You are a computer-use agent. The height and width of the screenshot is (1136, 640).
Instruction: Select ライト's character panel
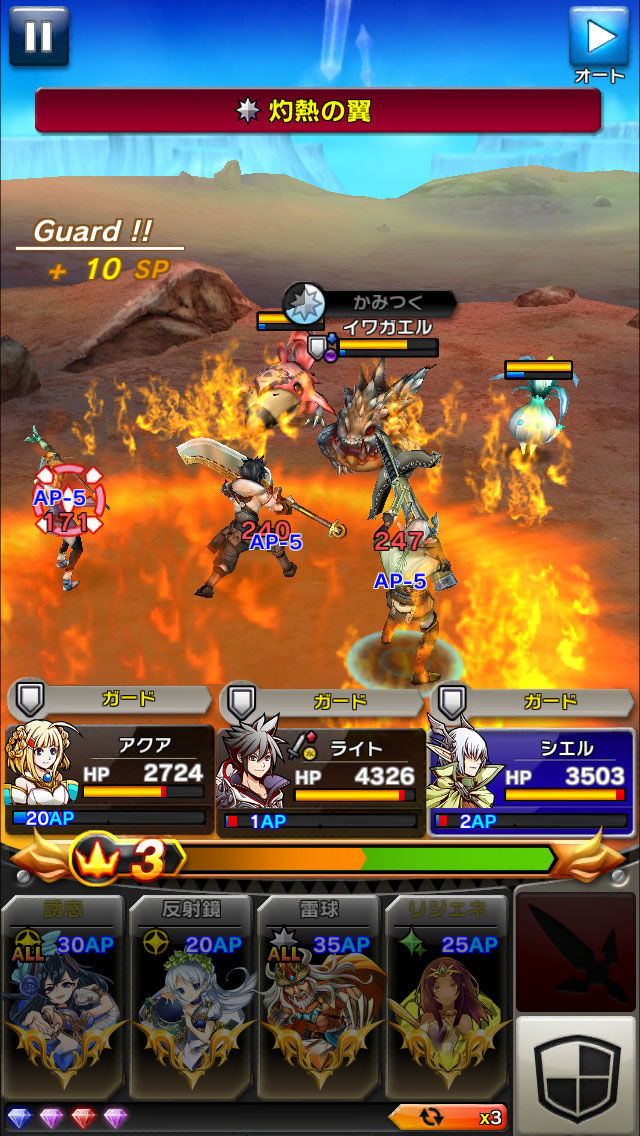(x=320, y=780)
